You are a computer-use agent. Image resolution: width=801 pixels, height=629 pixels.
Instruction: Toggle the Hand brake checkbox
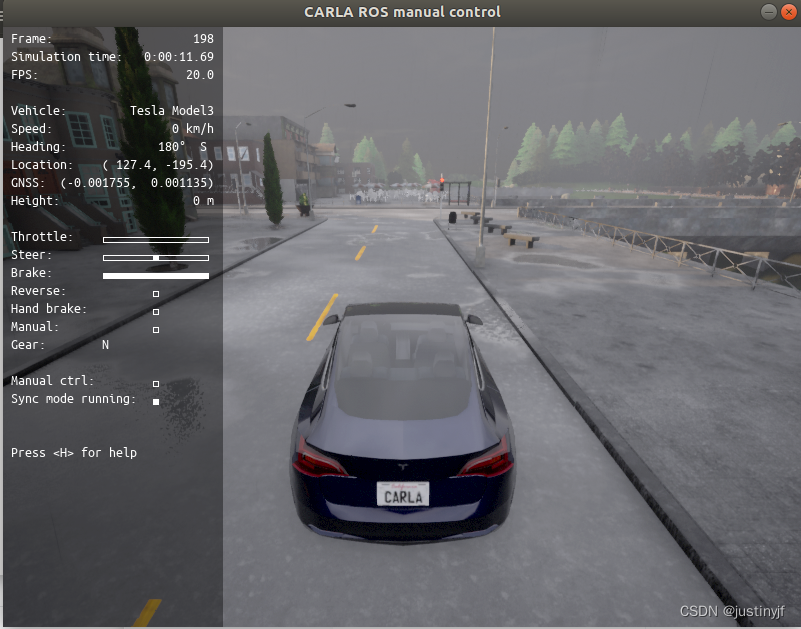[x=156, y=312]
